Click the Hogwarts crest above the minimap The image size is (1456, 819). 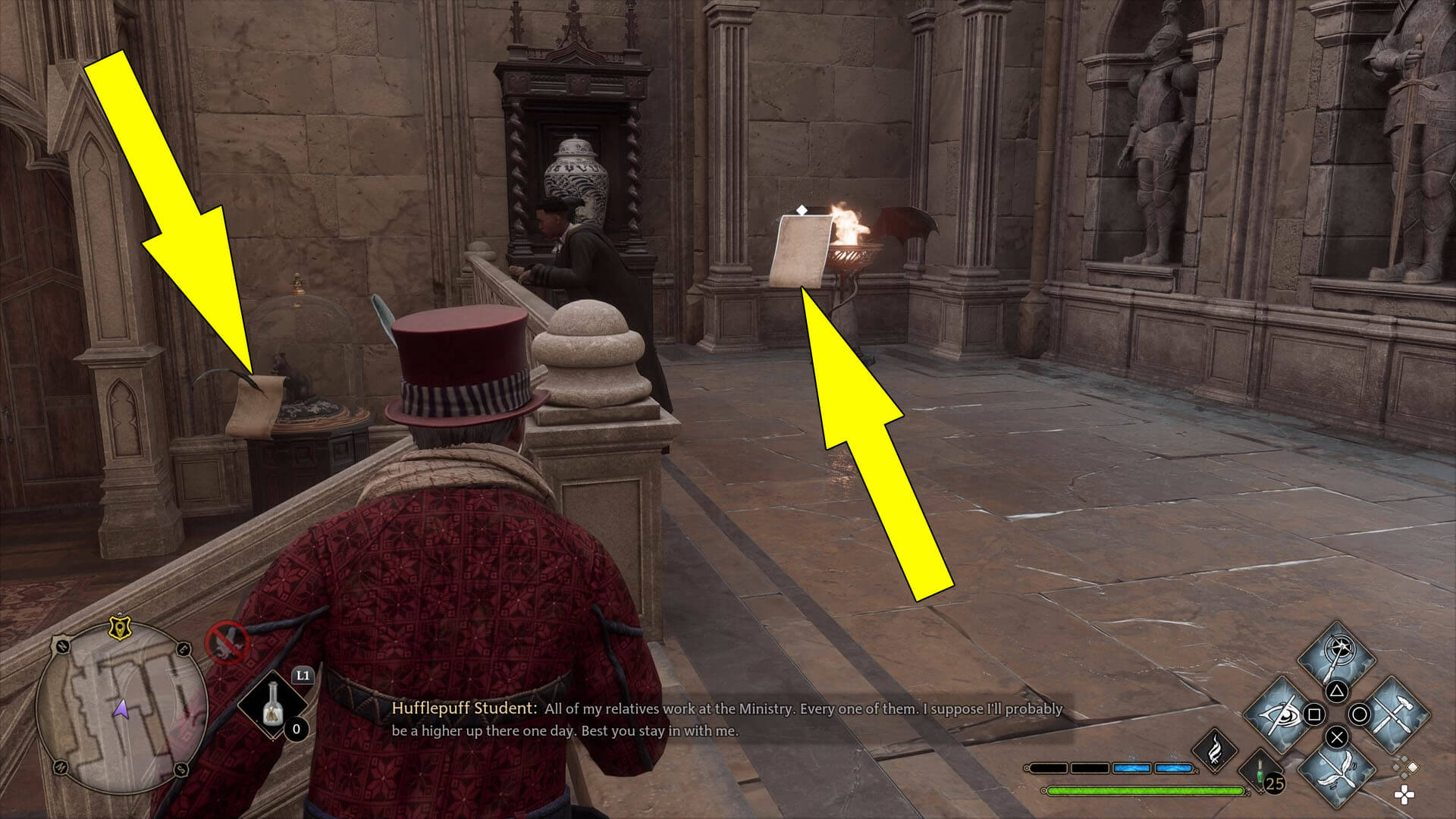point(120,628)
